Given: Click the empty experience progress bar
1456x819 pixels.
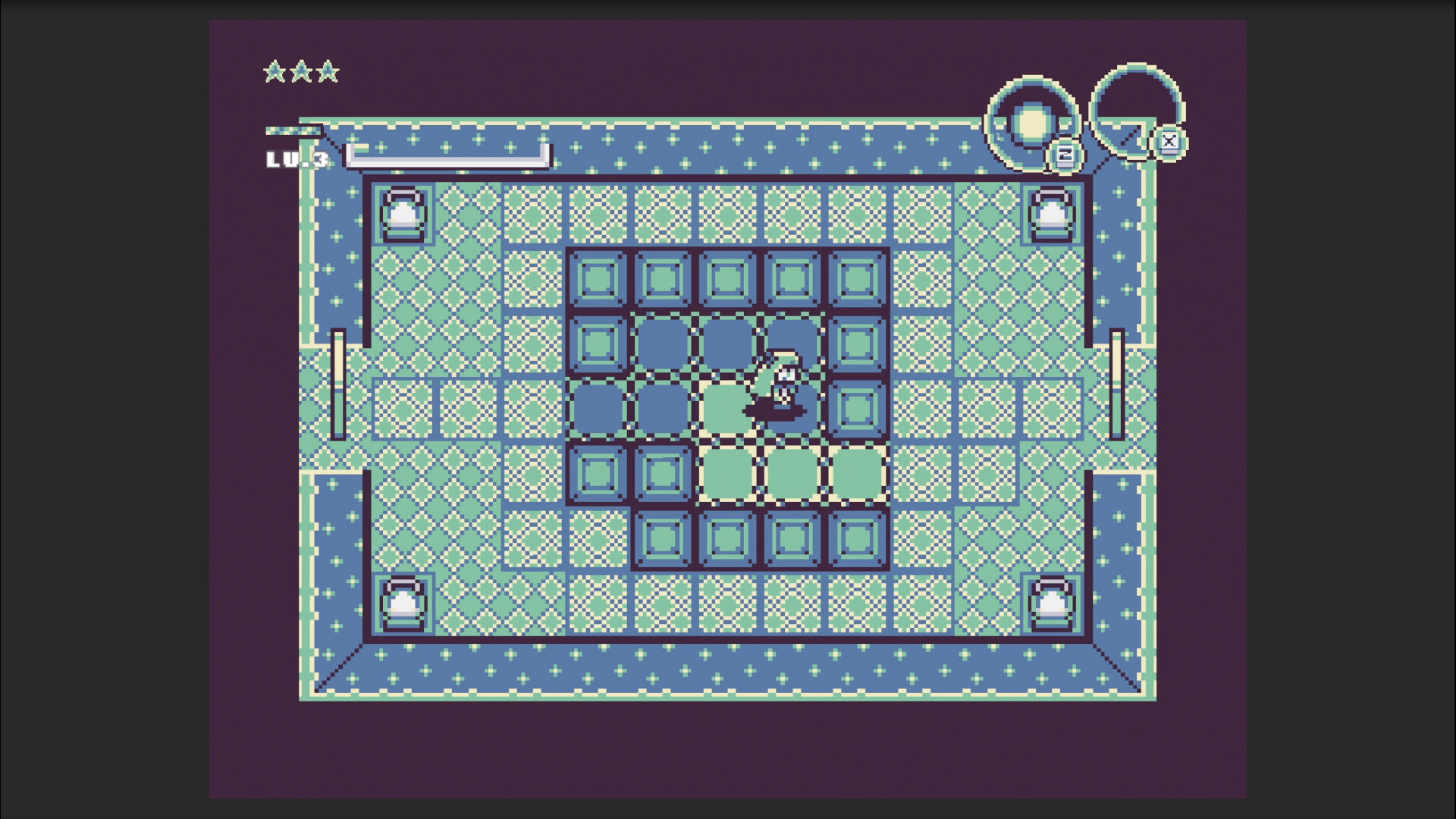Looking at the screenshot, I should (x=447, y=157).
